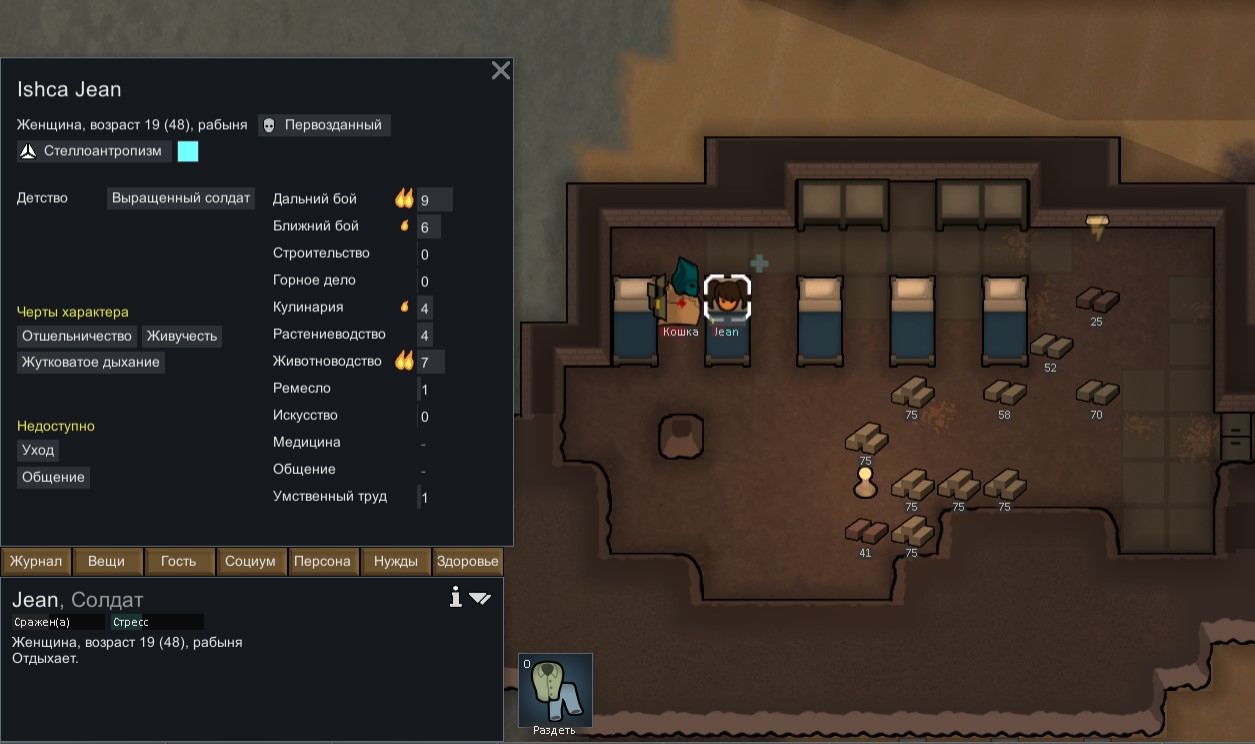Activate the Раздеть strip command
Screen dimensions: 1255x744
click(555, 690)
